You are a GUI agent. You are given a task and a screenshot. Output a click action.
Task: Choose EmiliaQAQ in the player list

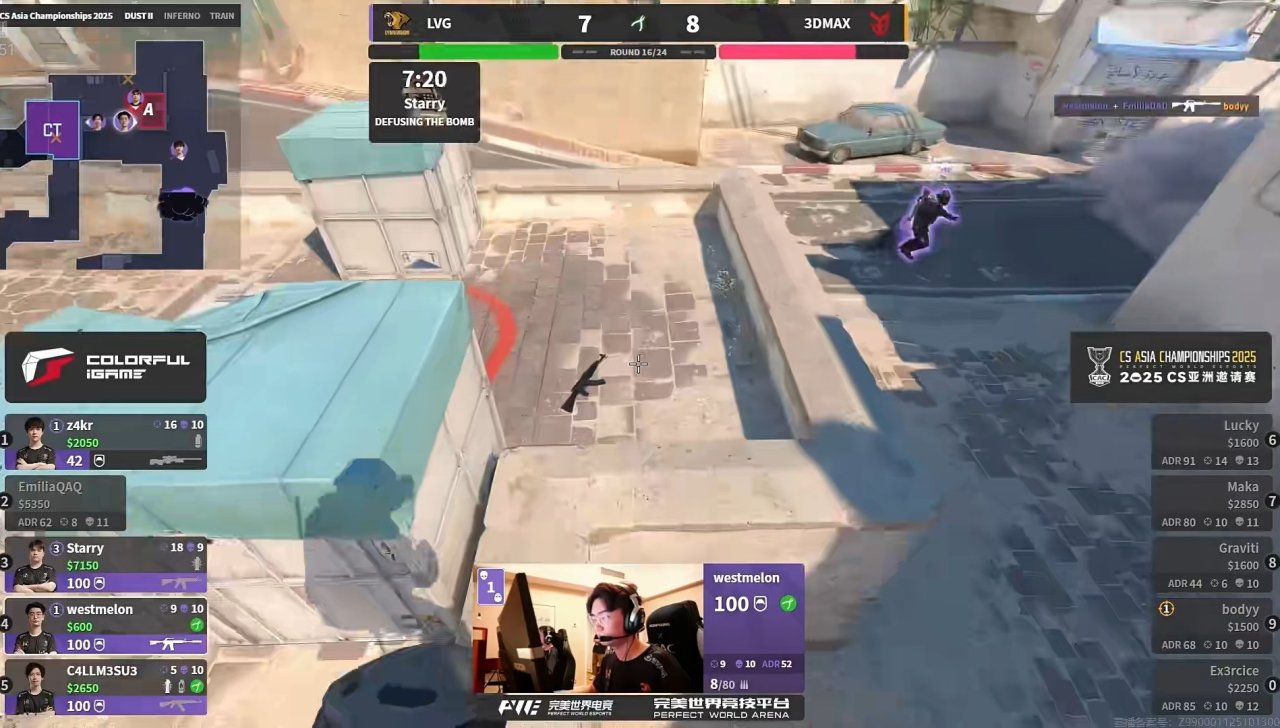click(x=66, y=503)
